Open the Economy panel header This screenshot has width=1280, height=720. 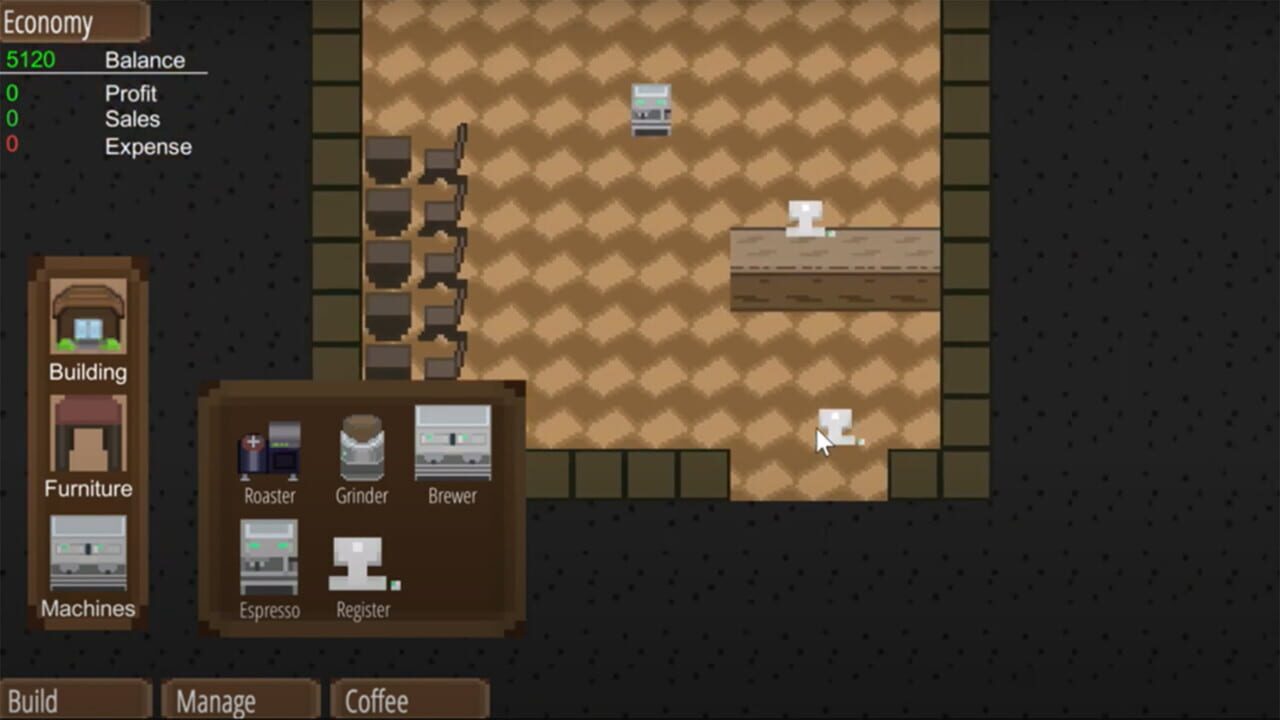click(x=48, y=22)
